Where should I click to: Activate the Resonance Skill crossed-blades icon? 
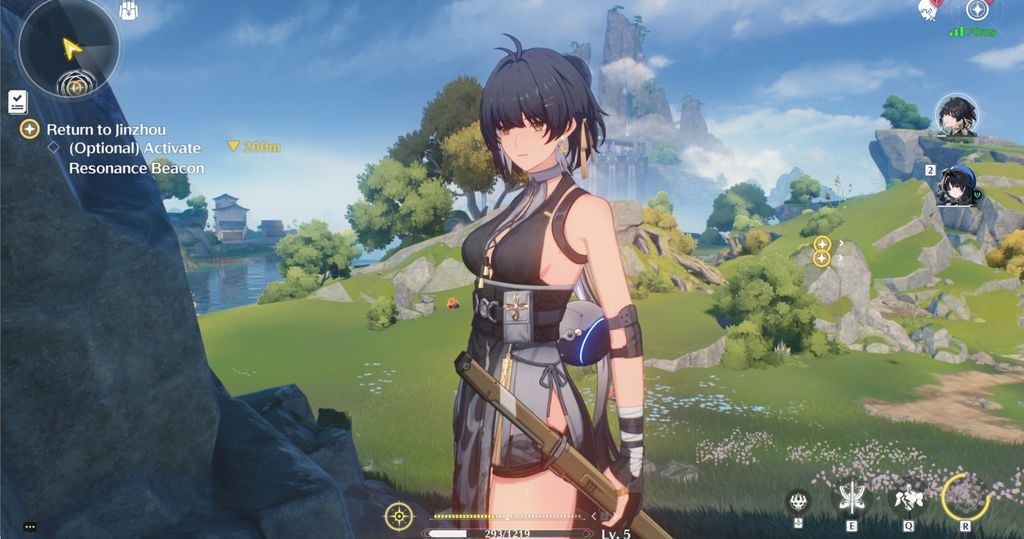tap(853, 498)
